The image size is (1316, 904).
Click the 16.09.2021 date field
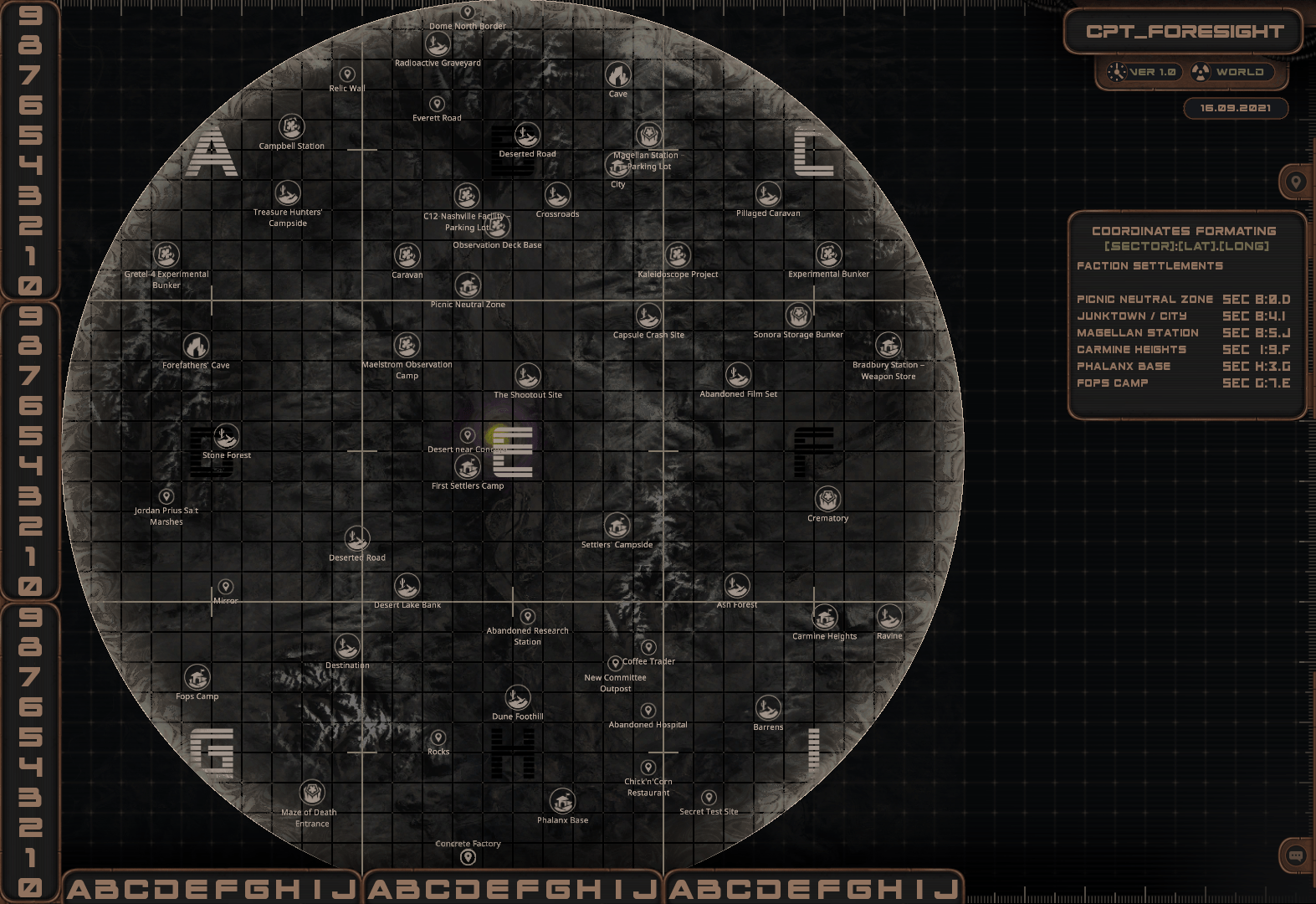point(1237,108)
